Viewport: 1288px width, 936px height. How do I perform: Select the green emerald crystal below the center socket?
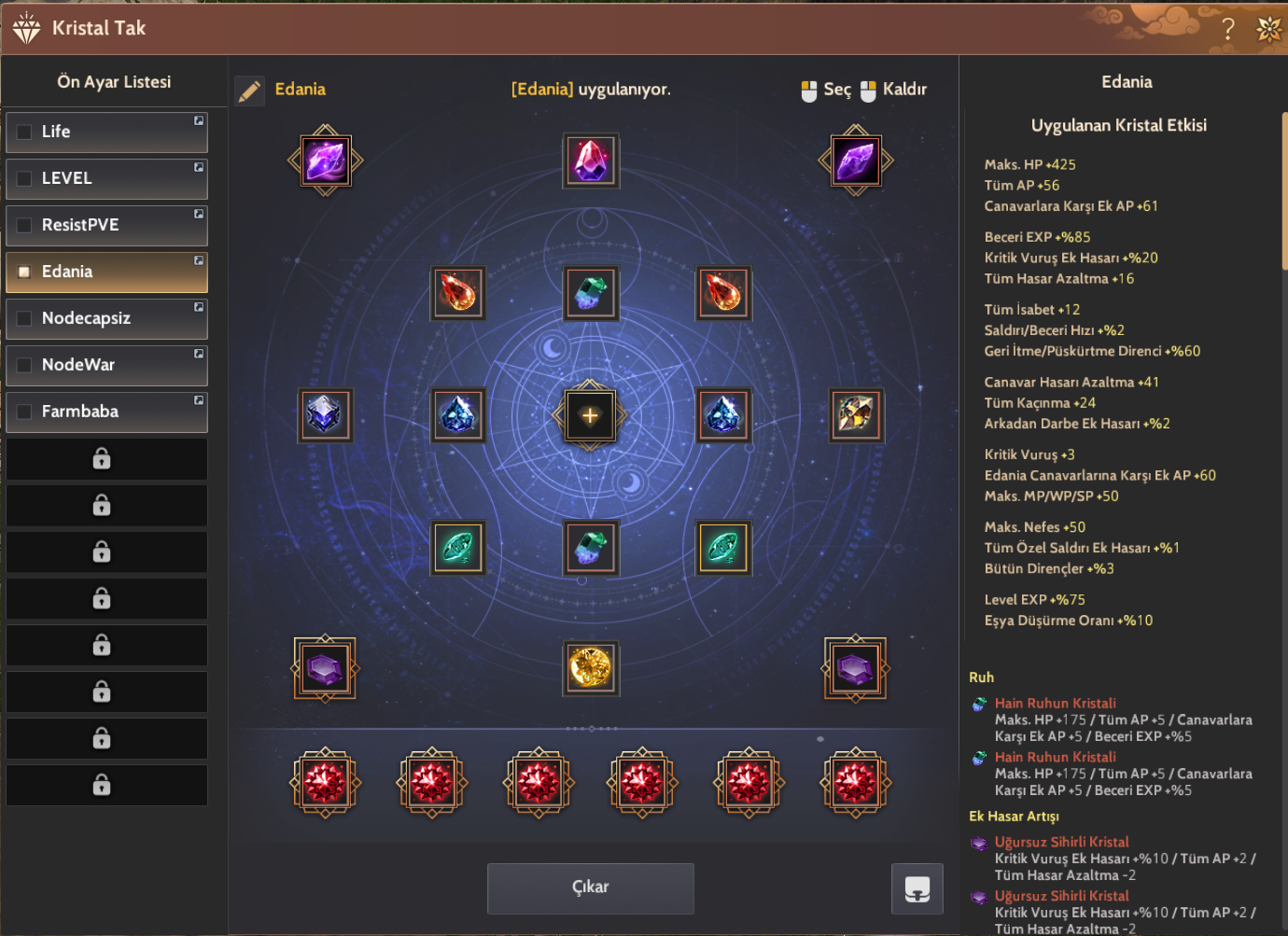(x=590, y=548)
